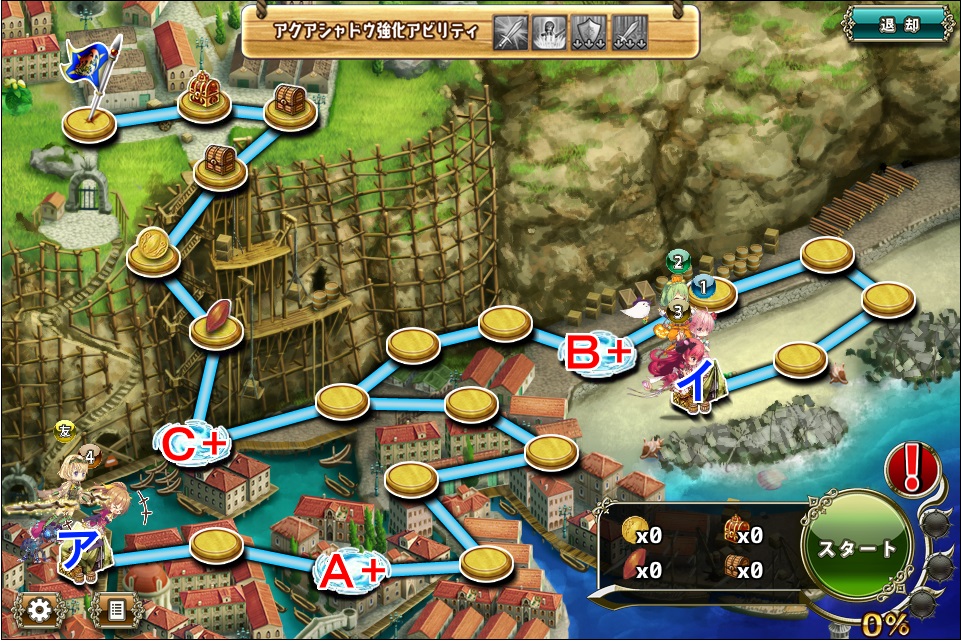Open the gear settings menu

point(40,609)
